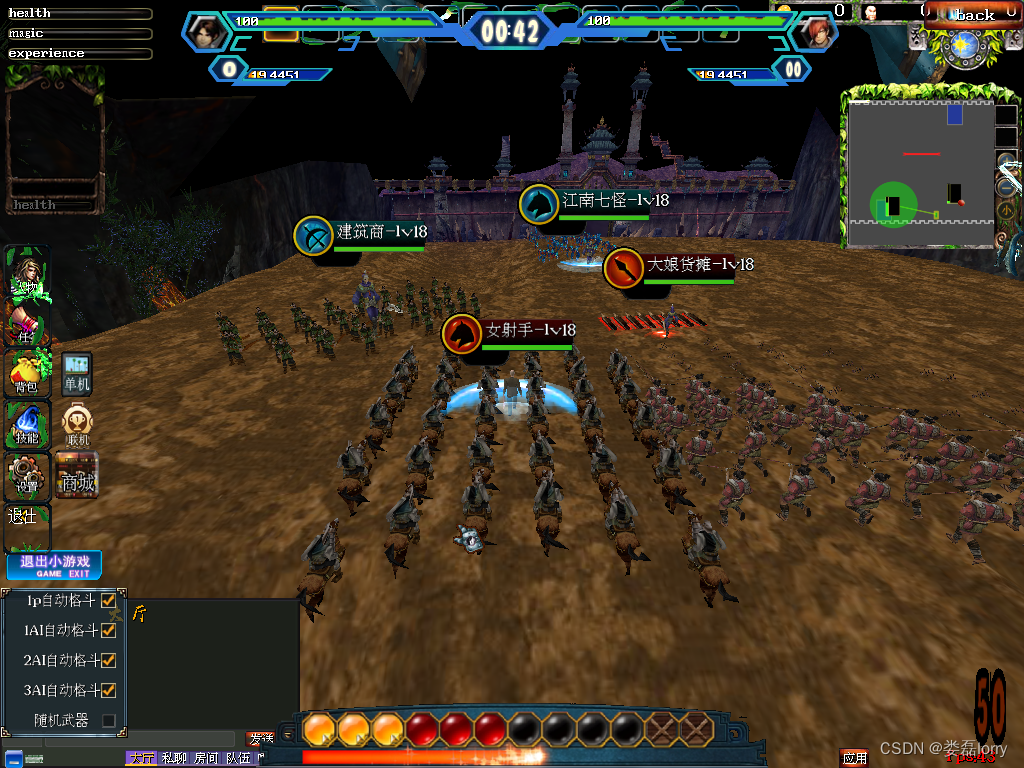Enable the 随机武器 random weapon checkbox

click(108, 720)
